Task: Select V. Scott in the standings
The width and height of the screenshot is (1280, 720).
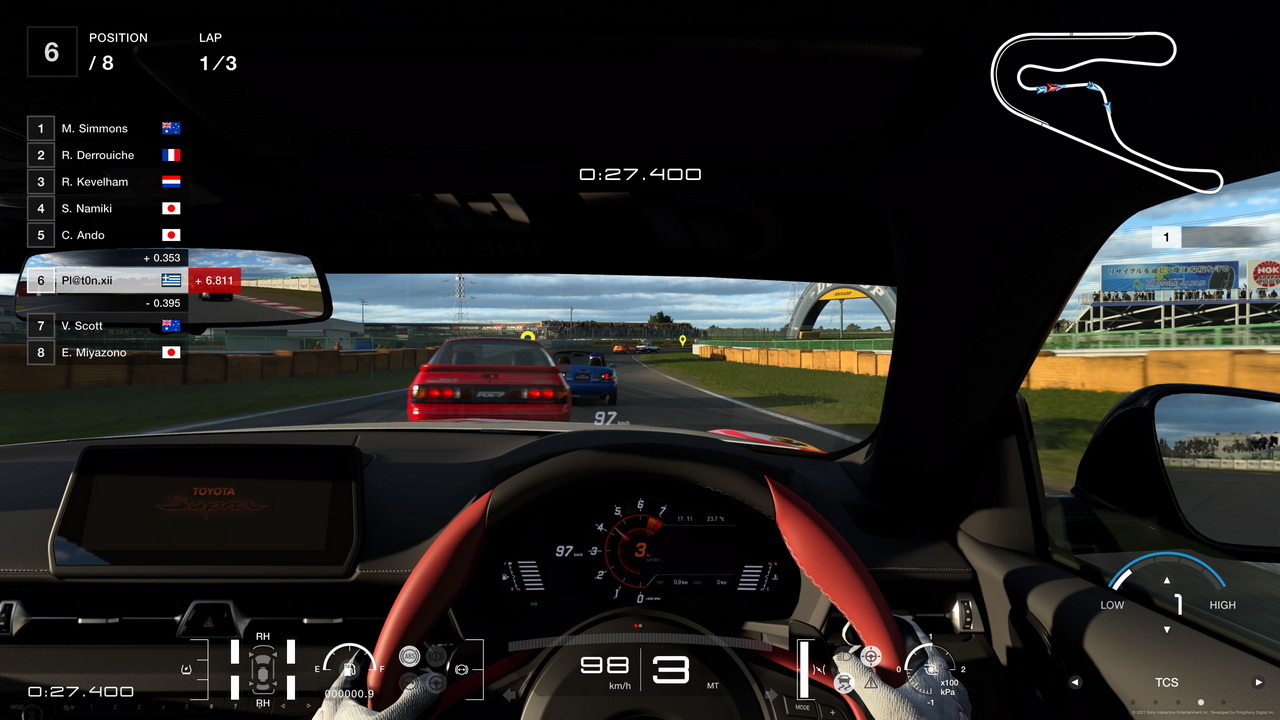Action: [x=105, y=326]
